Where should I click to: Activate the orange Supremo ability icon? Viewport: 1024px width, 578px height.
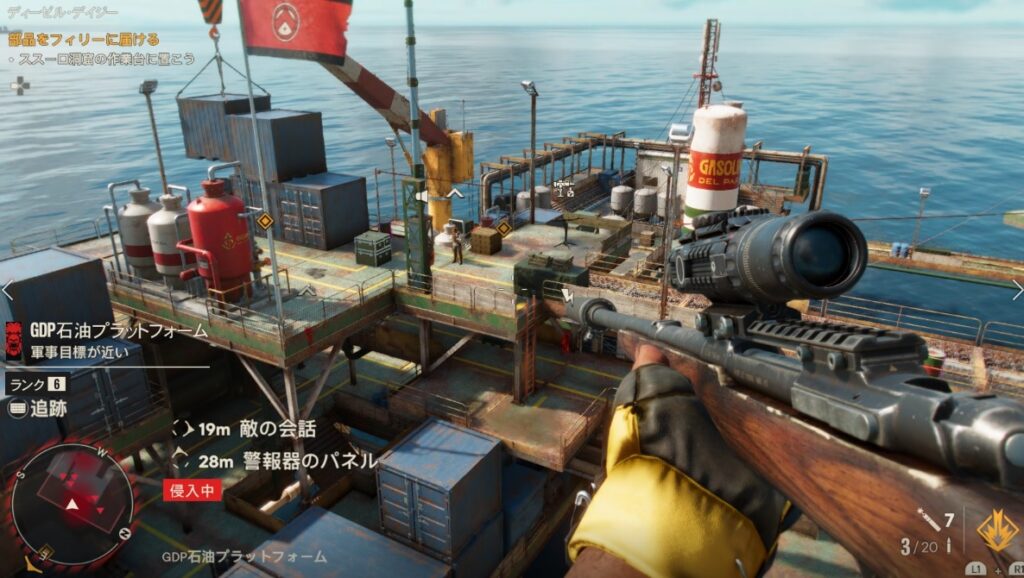pyautogui.click(x=996, y=530)
